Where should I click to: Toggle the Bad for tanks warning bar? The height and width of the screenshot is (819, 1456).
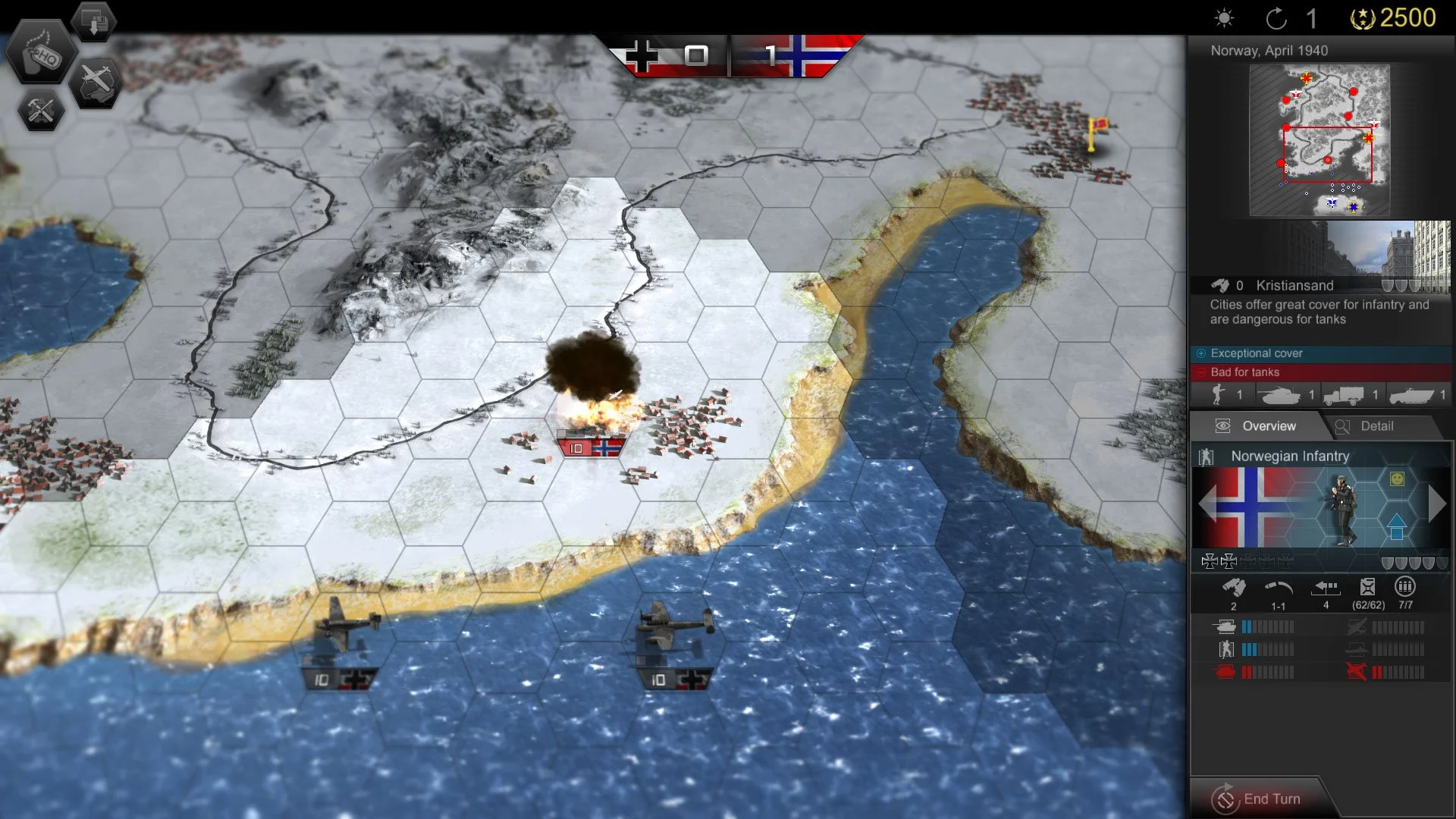point(1319,372)
